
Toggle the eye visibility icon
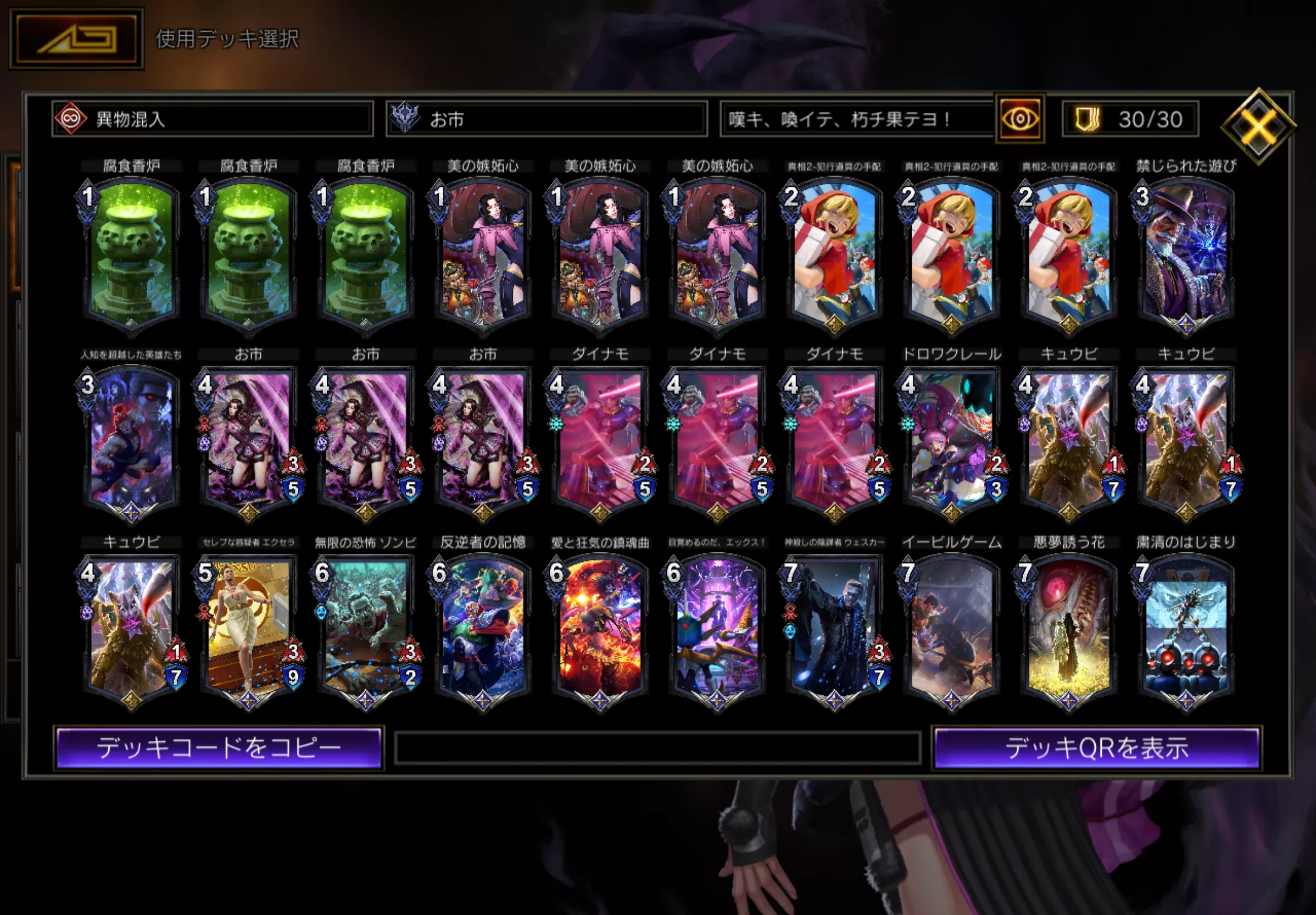coord(1020,119)
